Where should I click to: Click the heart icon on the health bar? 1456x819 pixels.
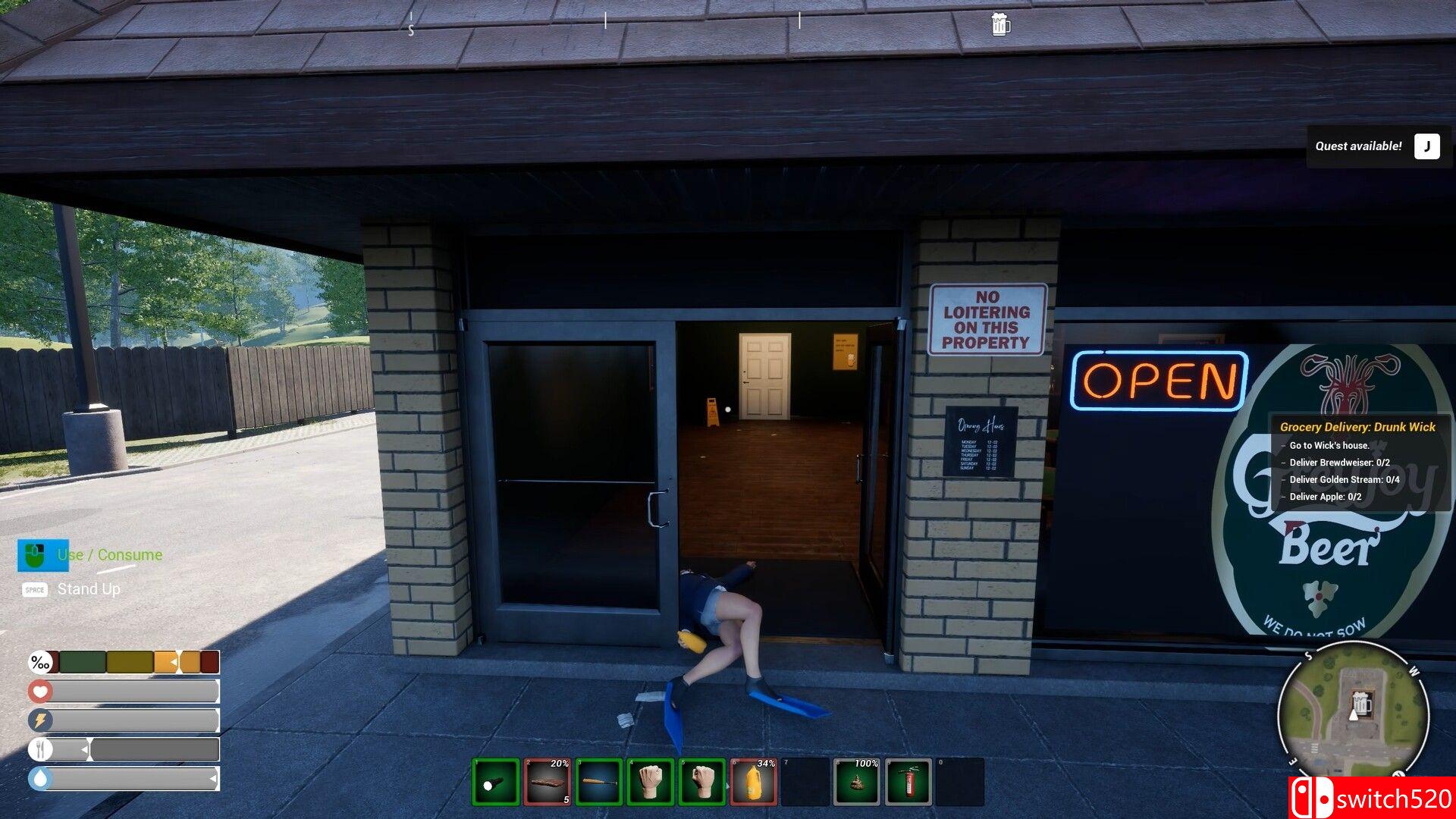point(40,691)
